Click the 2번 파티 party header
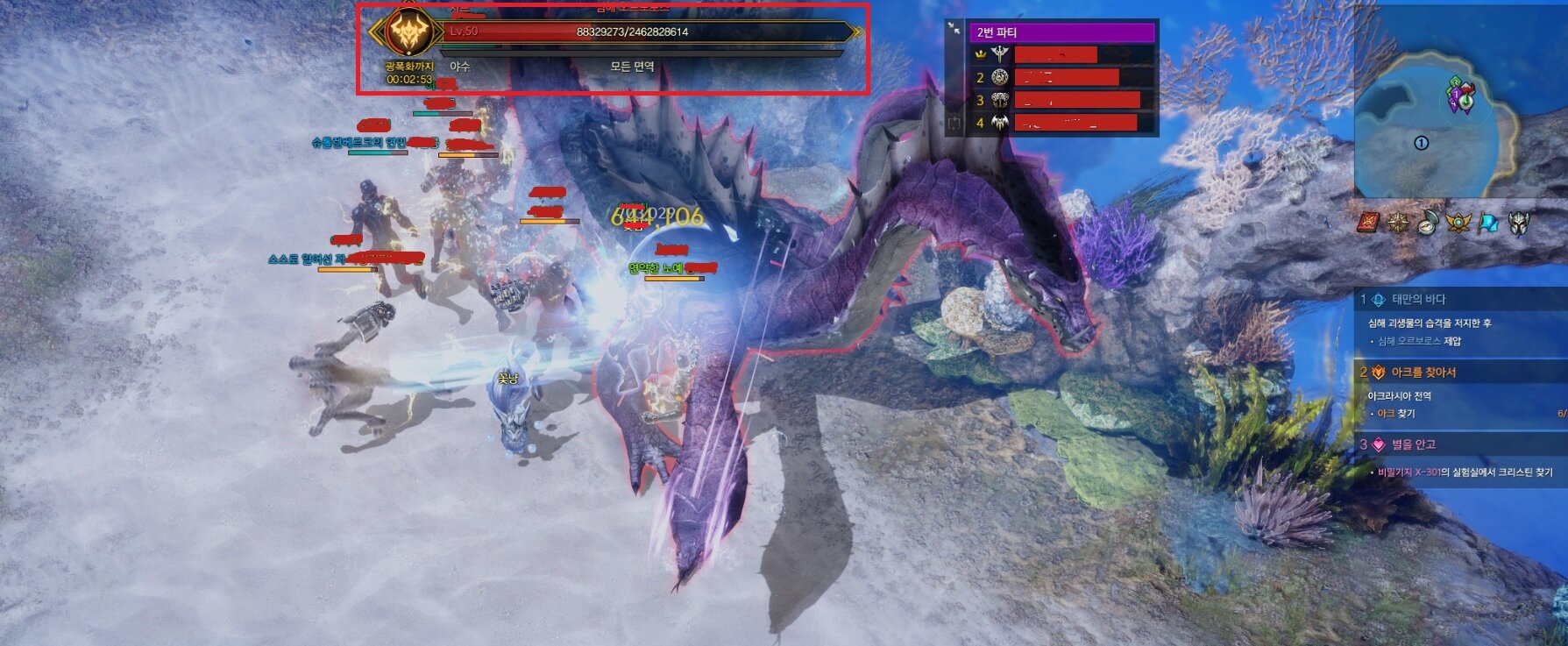This screenshot has width=1568, height=646. (1061, 32)
